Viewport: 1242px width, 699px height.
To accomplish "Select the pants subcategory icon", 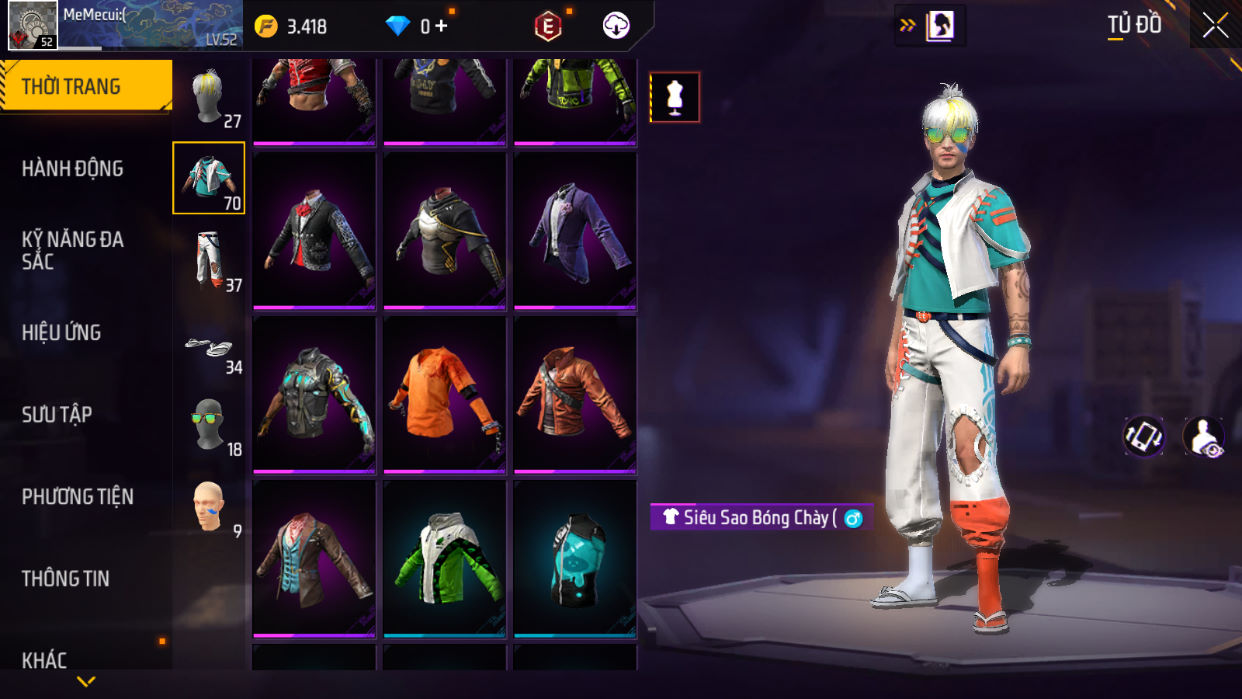I will tap(208, 260).
